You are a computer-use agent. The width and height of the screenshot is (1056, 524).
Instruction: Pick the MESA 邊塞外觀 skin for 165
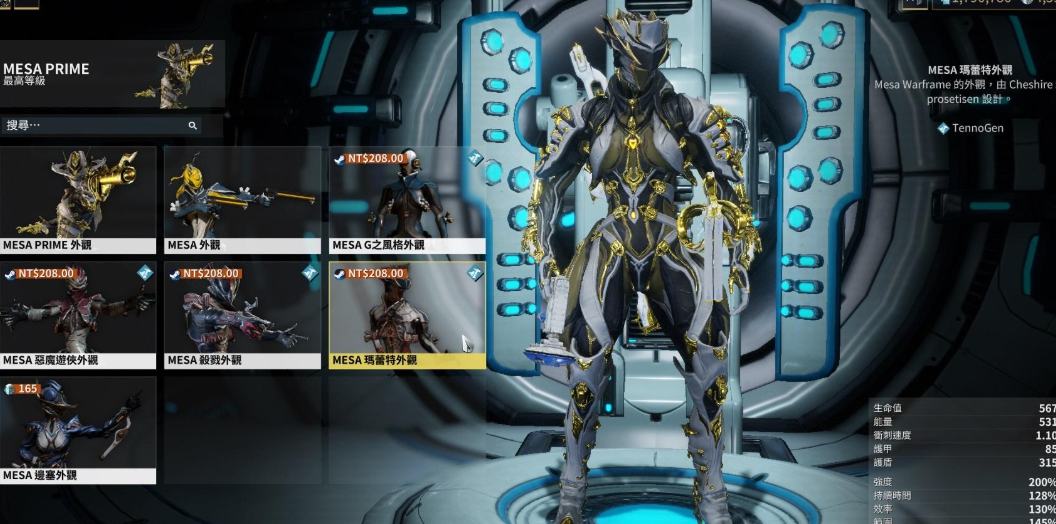[78, 430]
